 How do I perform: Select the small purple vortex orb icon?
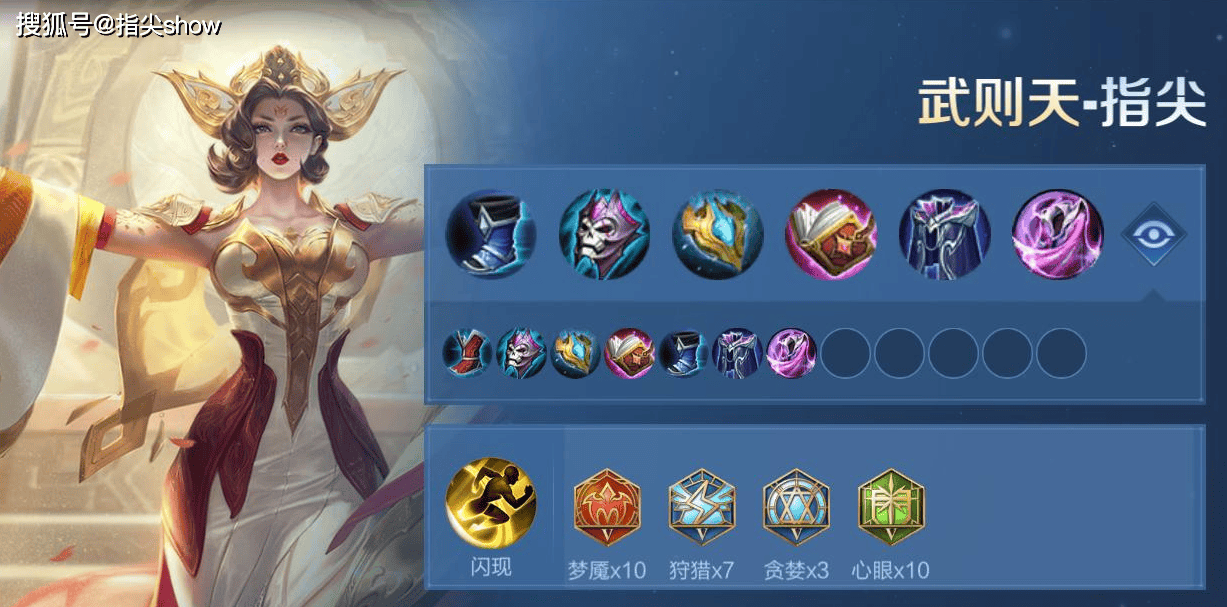pyautogui.click(x=791, y=354)
